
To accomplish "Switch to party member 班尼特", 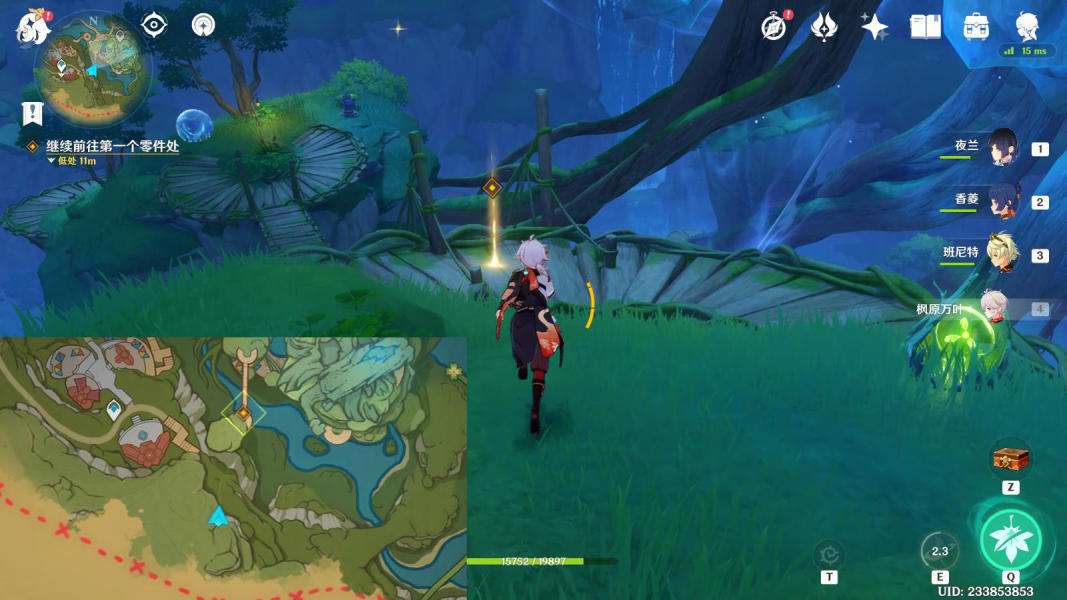I will [x=1001, y=254].
